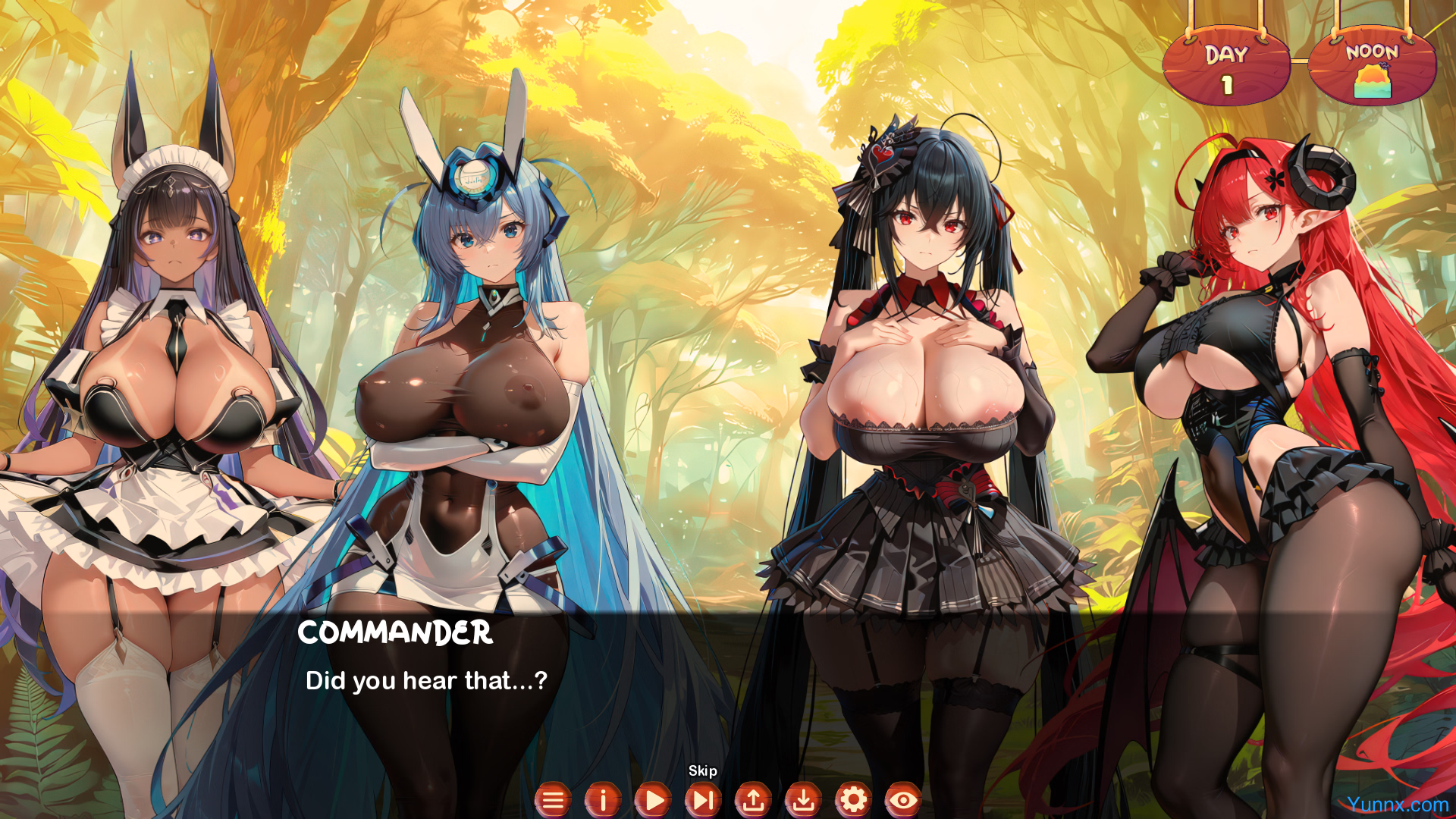Open the hamburger menu button

pyautogui.click(x=553, y=800)
